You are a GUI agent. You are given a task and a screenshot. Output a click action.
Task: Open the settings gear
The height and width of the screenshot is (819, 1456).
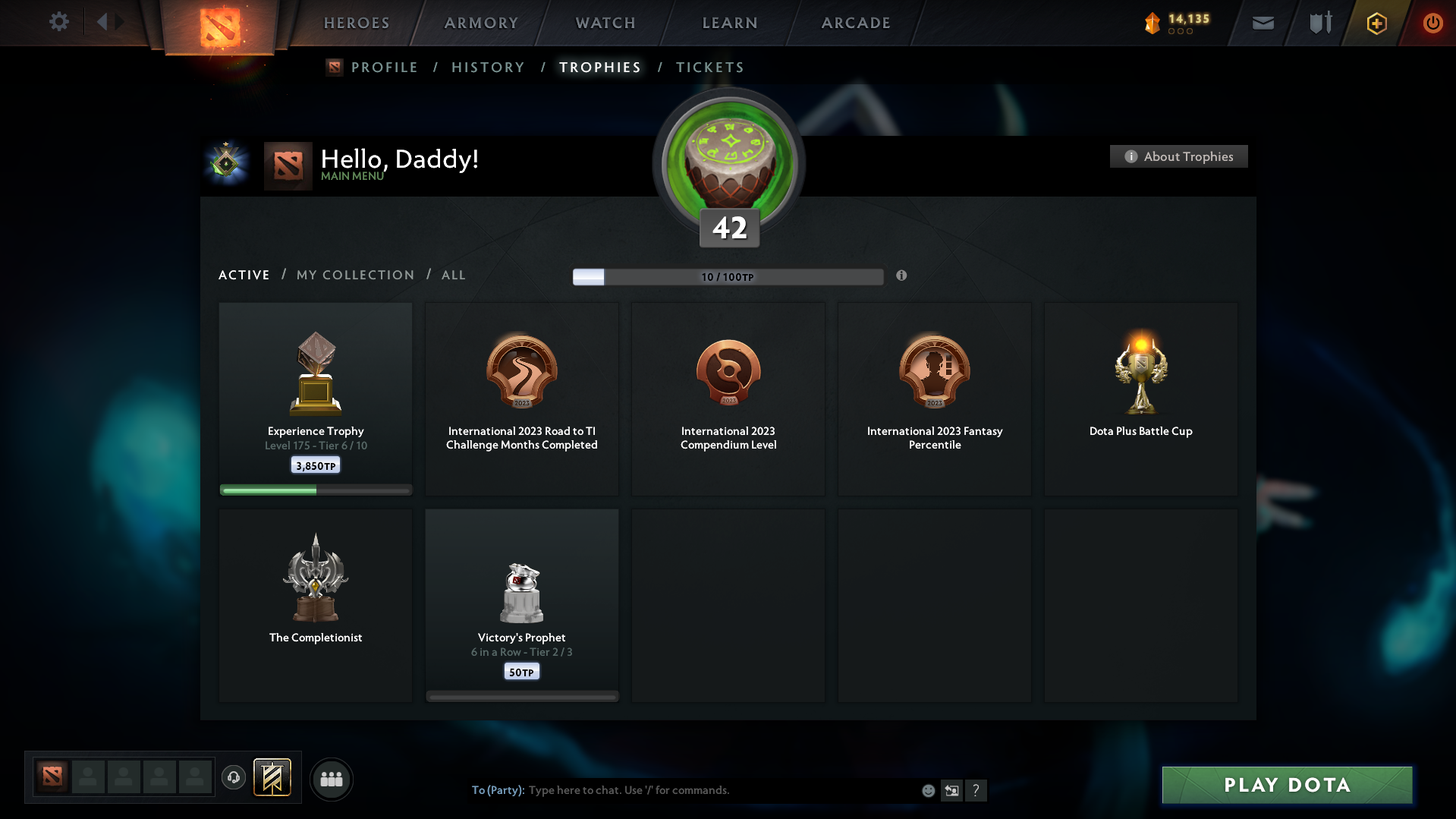[58, 22]
